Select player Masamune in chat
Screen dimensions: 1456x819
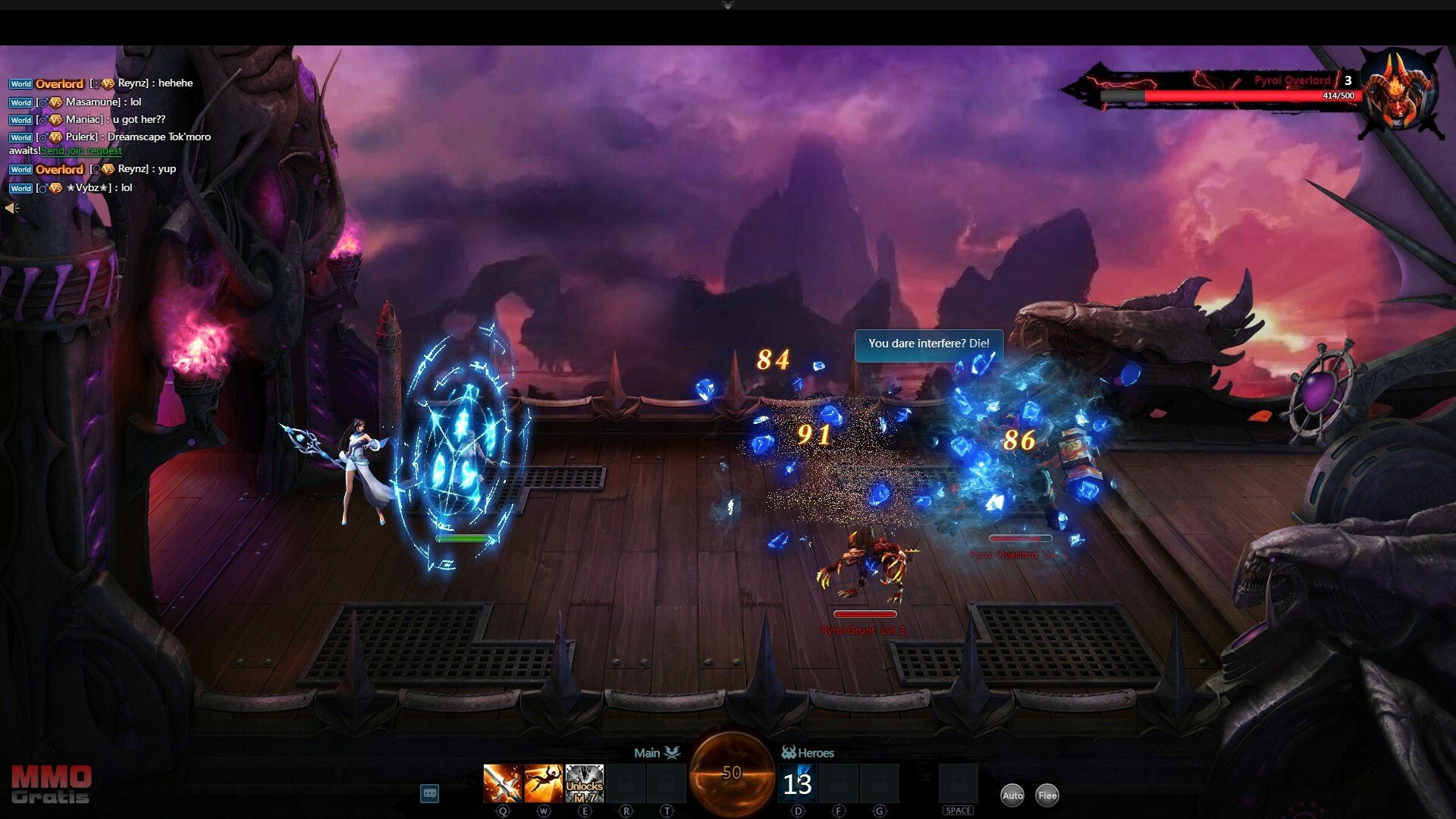pos(92,102)
